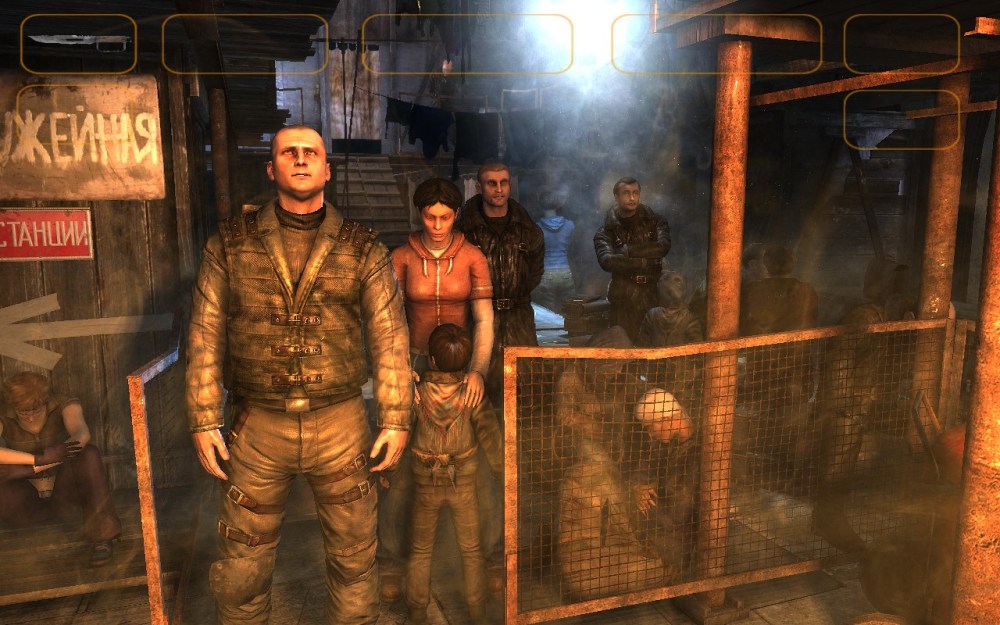Viewport: 1000px width, 625px height.
Task: Select the knife weapon slot
Action: tap(78, 44)
